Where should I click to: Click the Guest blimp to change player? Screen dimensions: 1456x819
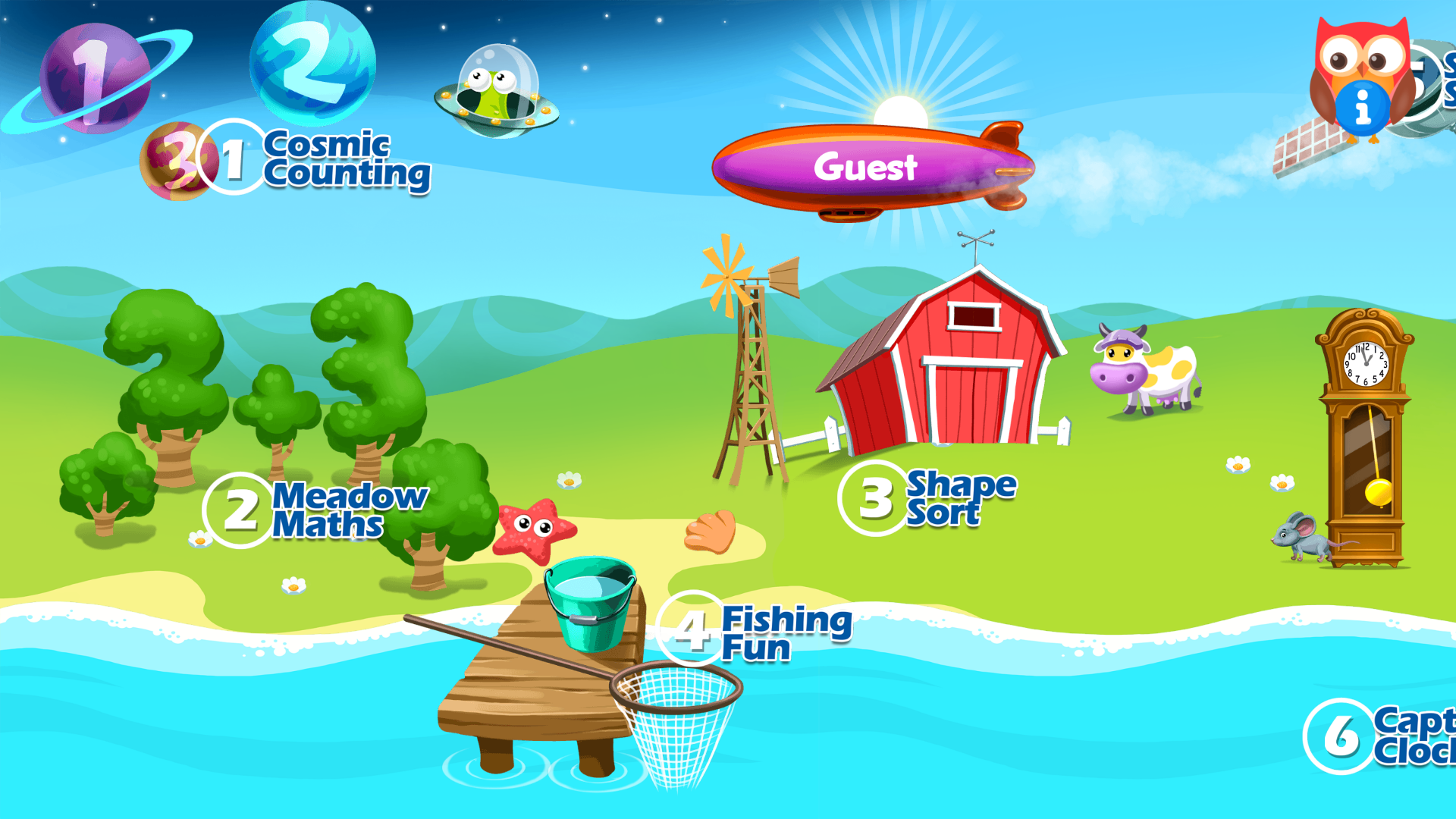click(x=868, y=167)
